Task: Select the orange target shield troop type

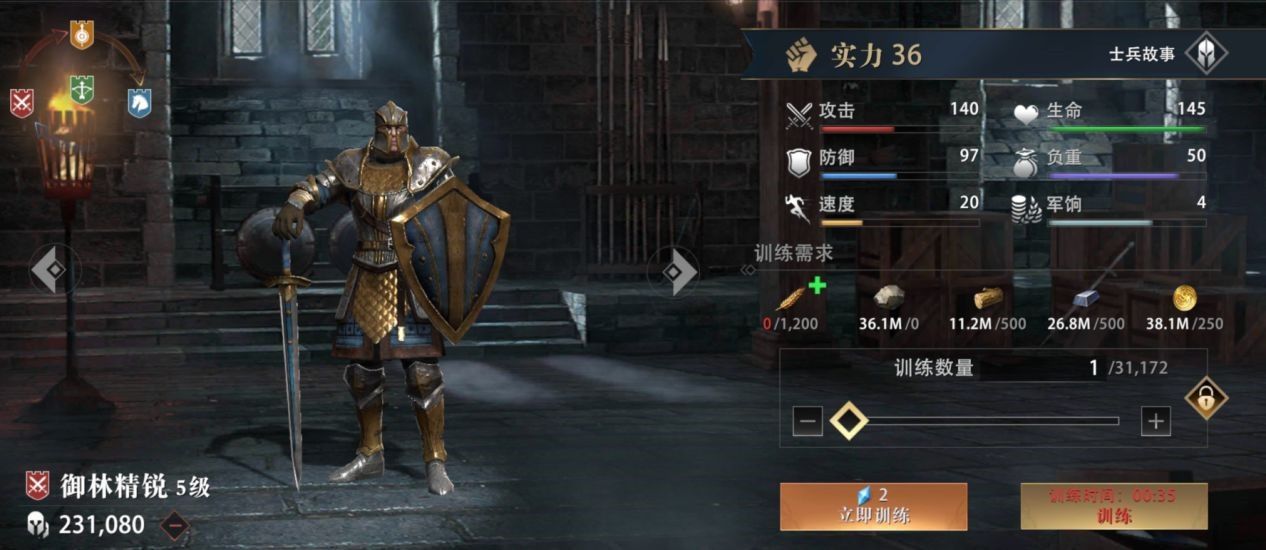Action: click(x=82, y=35)
